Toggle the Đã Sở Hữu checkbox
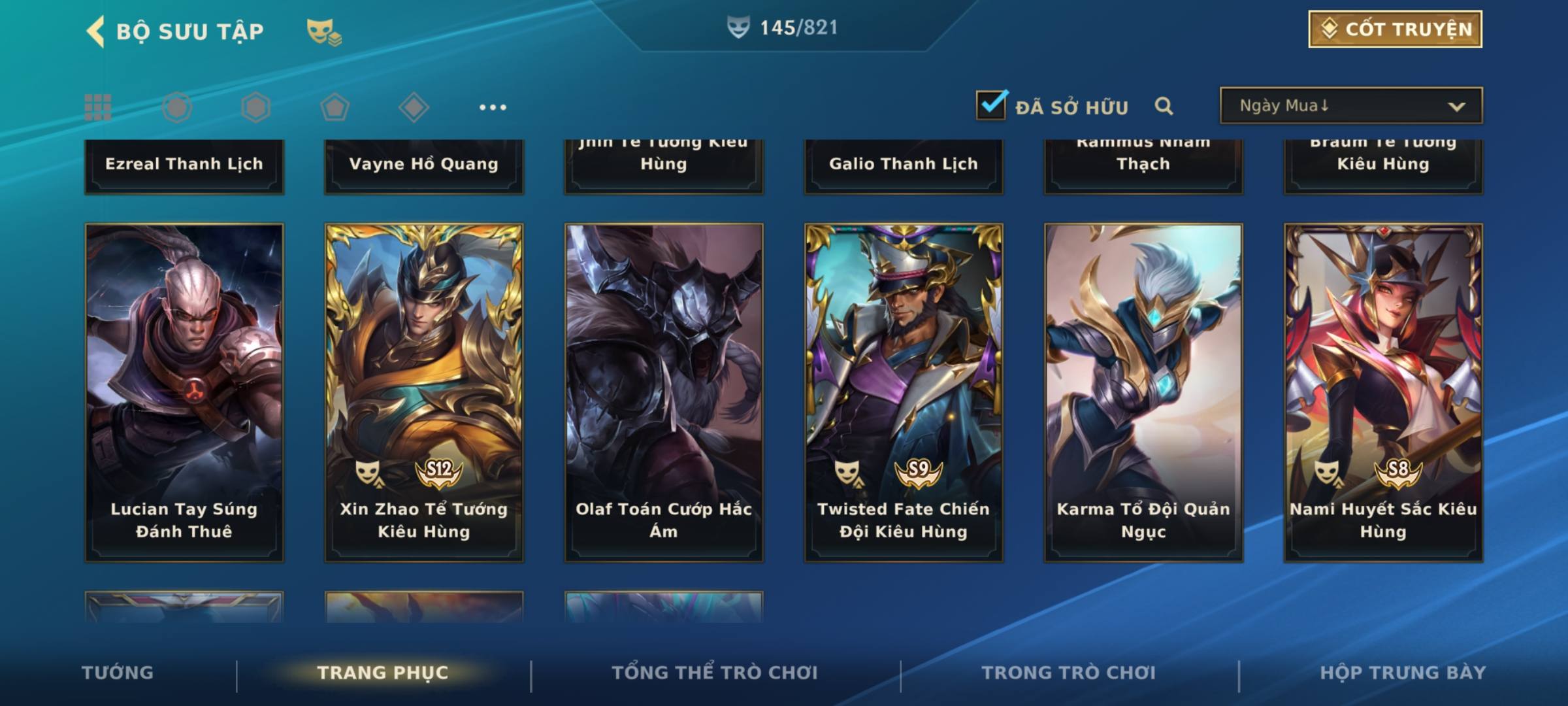The width and height of the screenshot is (1568, 706). click(x=991, y=105)
